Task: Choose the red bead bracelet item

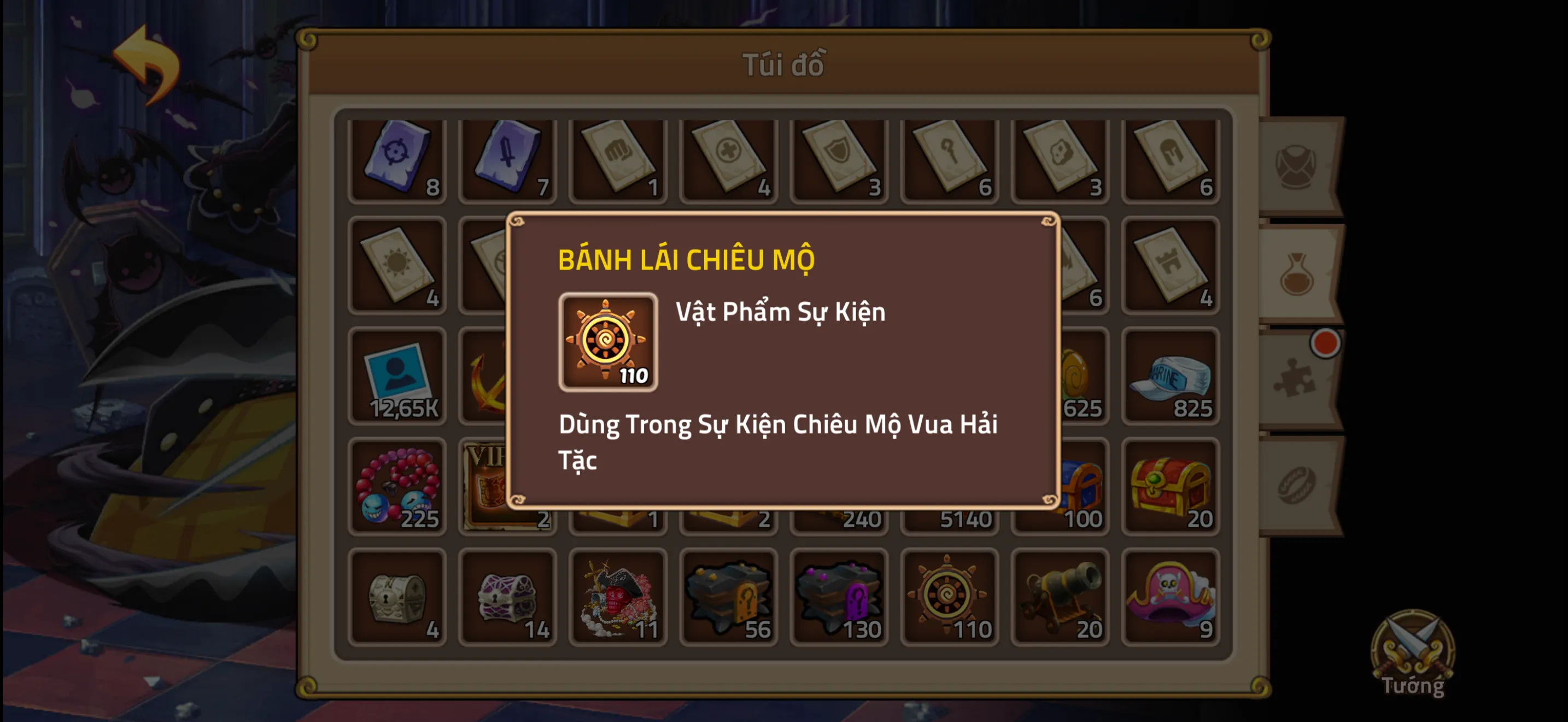Action: coord(397,486)
